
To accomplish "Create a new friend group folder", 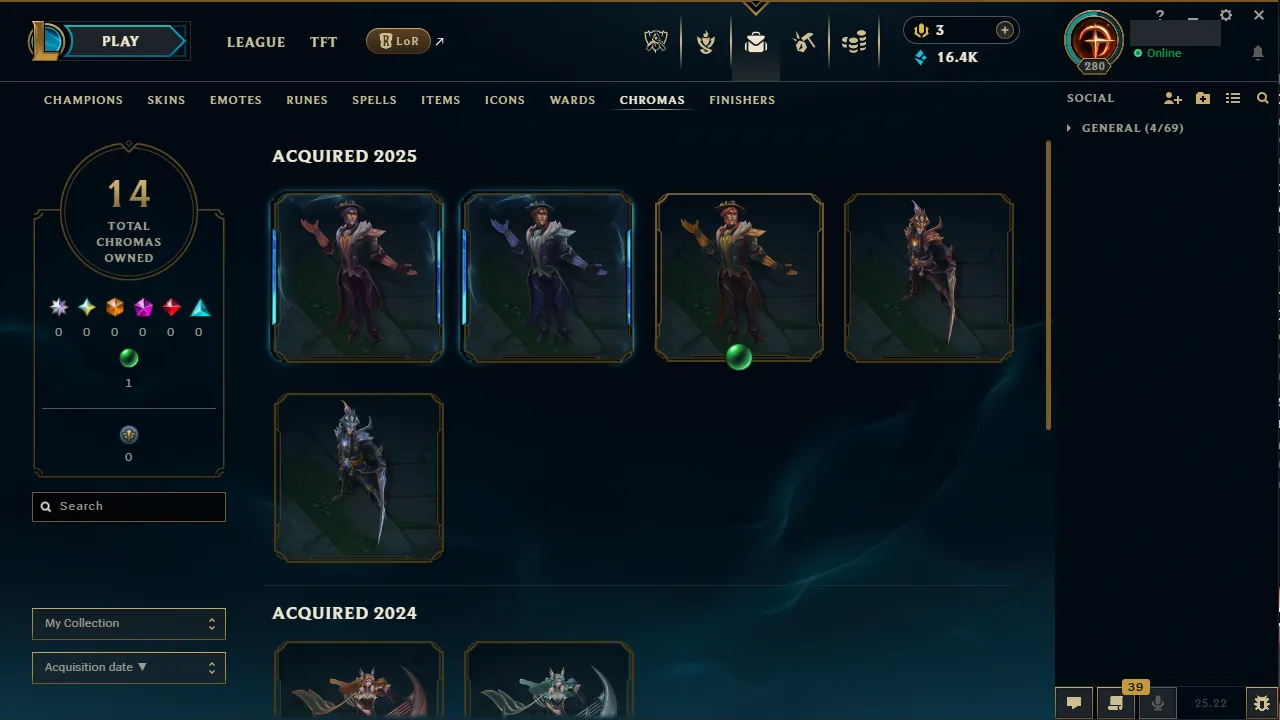I will [x=1202, y=98].
